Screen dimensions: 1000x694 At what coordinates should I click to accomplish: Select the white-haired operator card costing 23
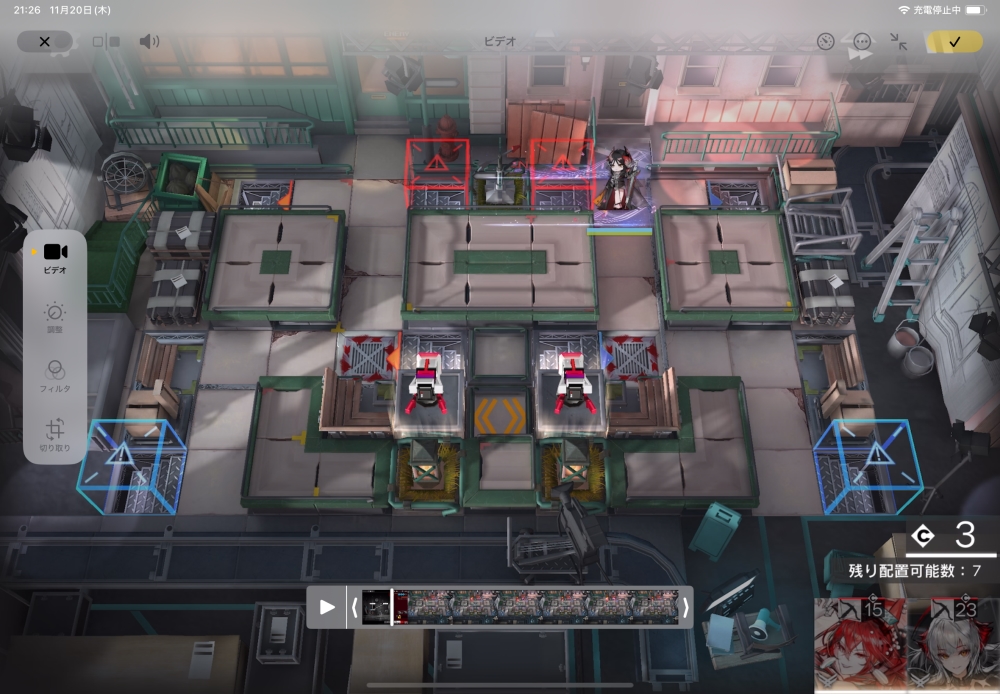tap(952, 644)
